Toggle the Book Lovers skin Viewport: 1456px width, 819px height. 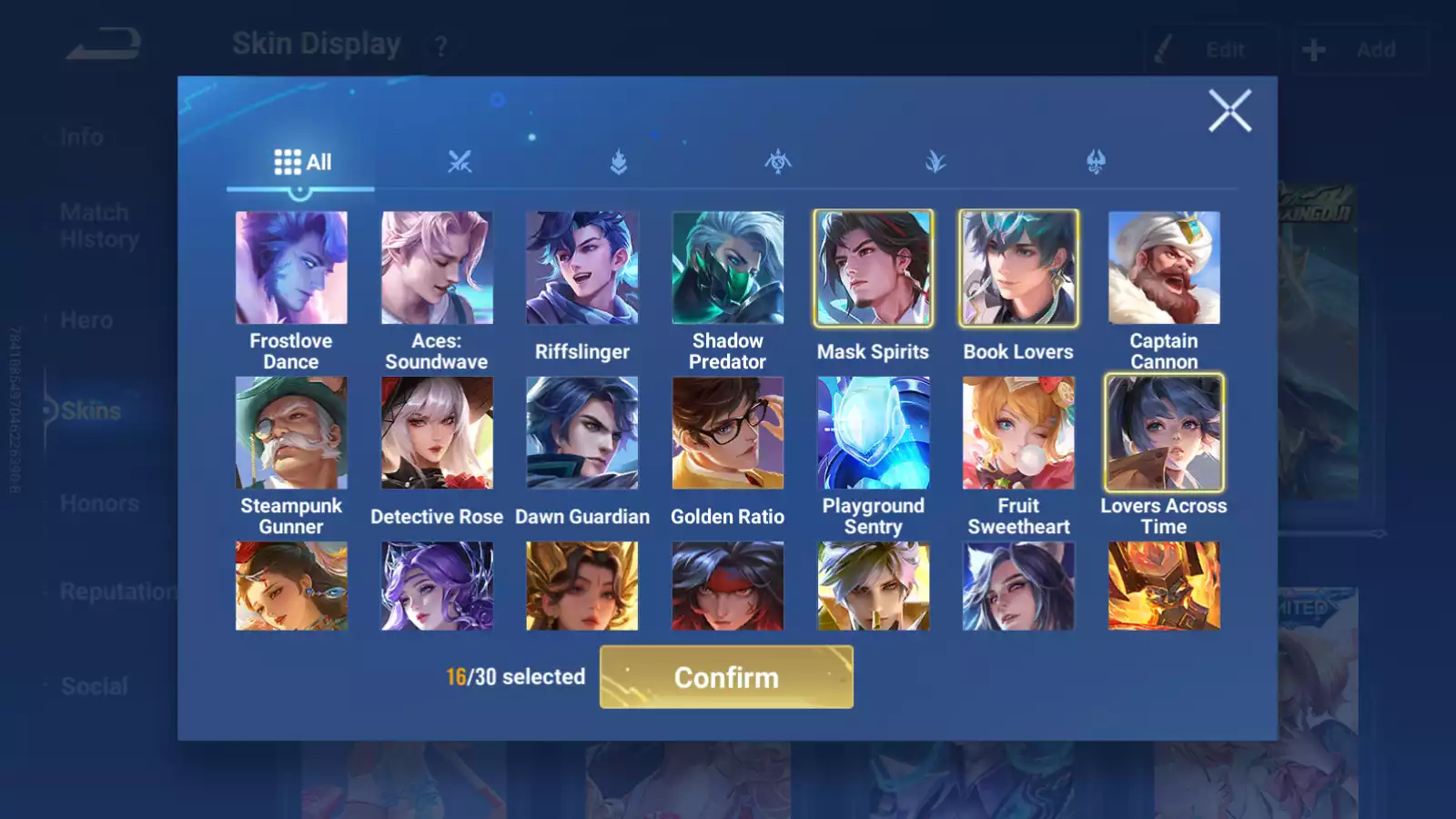[x=1018, y=268]
